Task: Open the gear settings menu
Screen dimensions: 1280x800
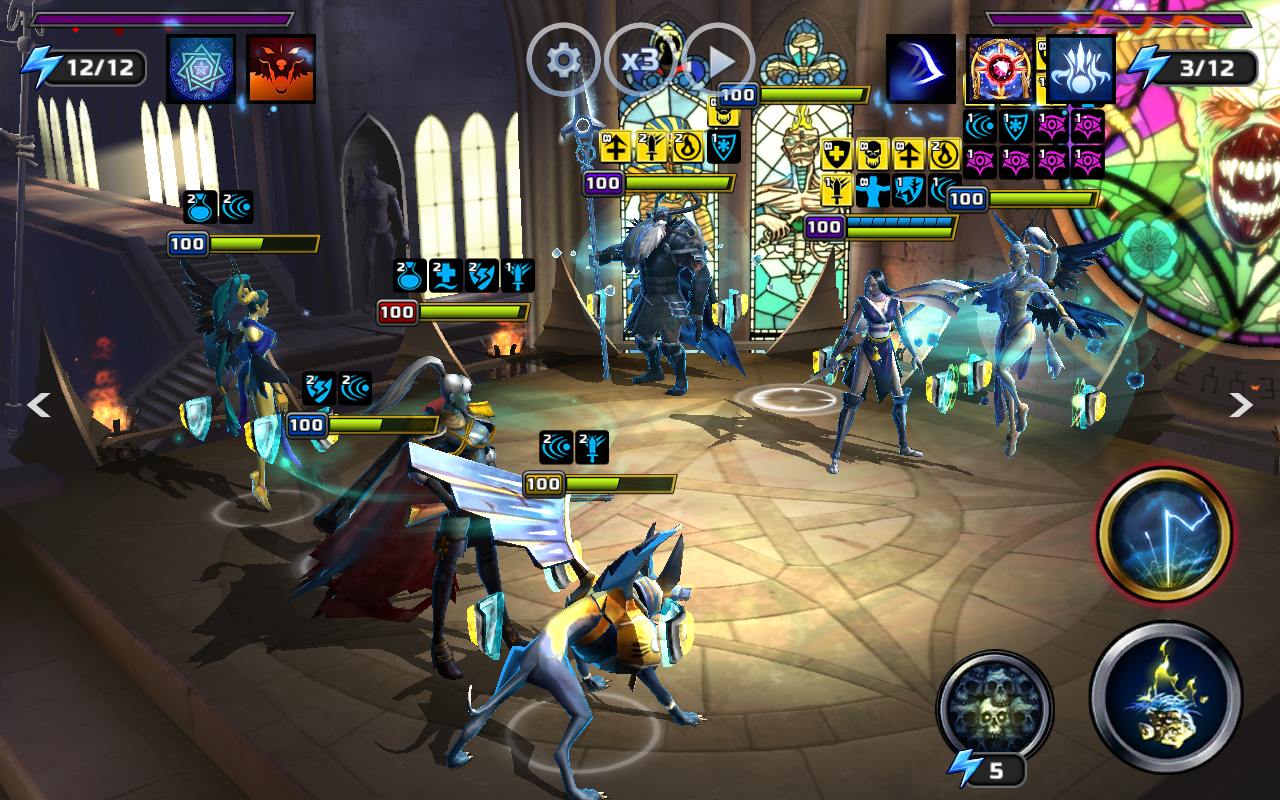Action: click(x=563, y=61)
